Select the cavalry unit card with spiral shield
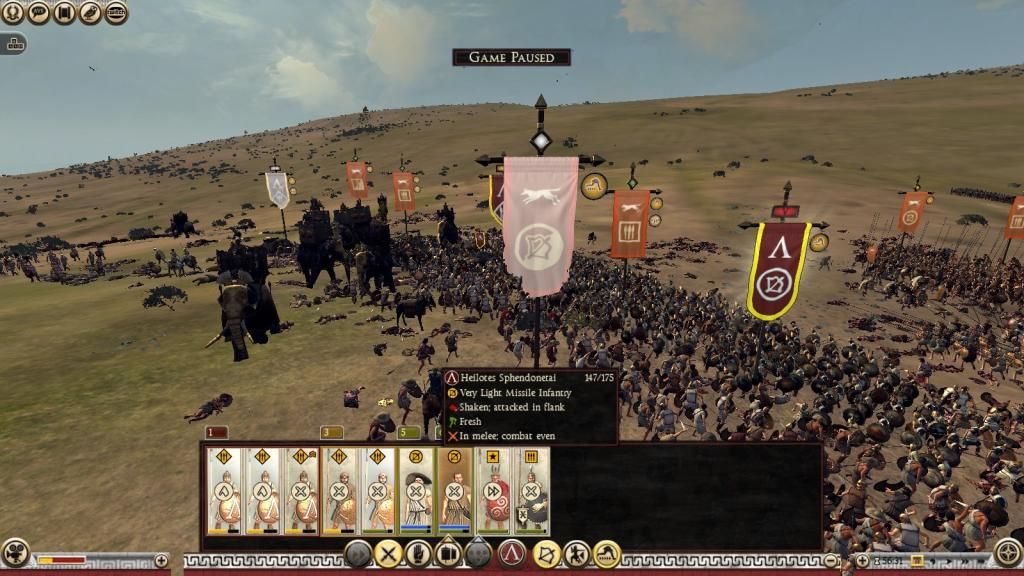The image size is (1024, 576). [494, 490]
